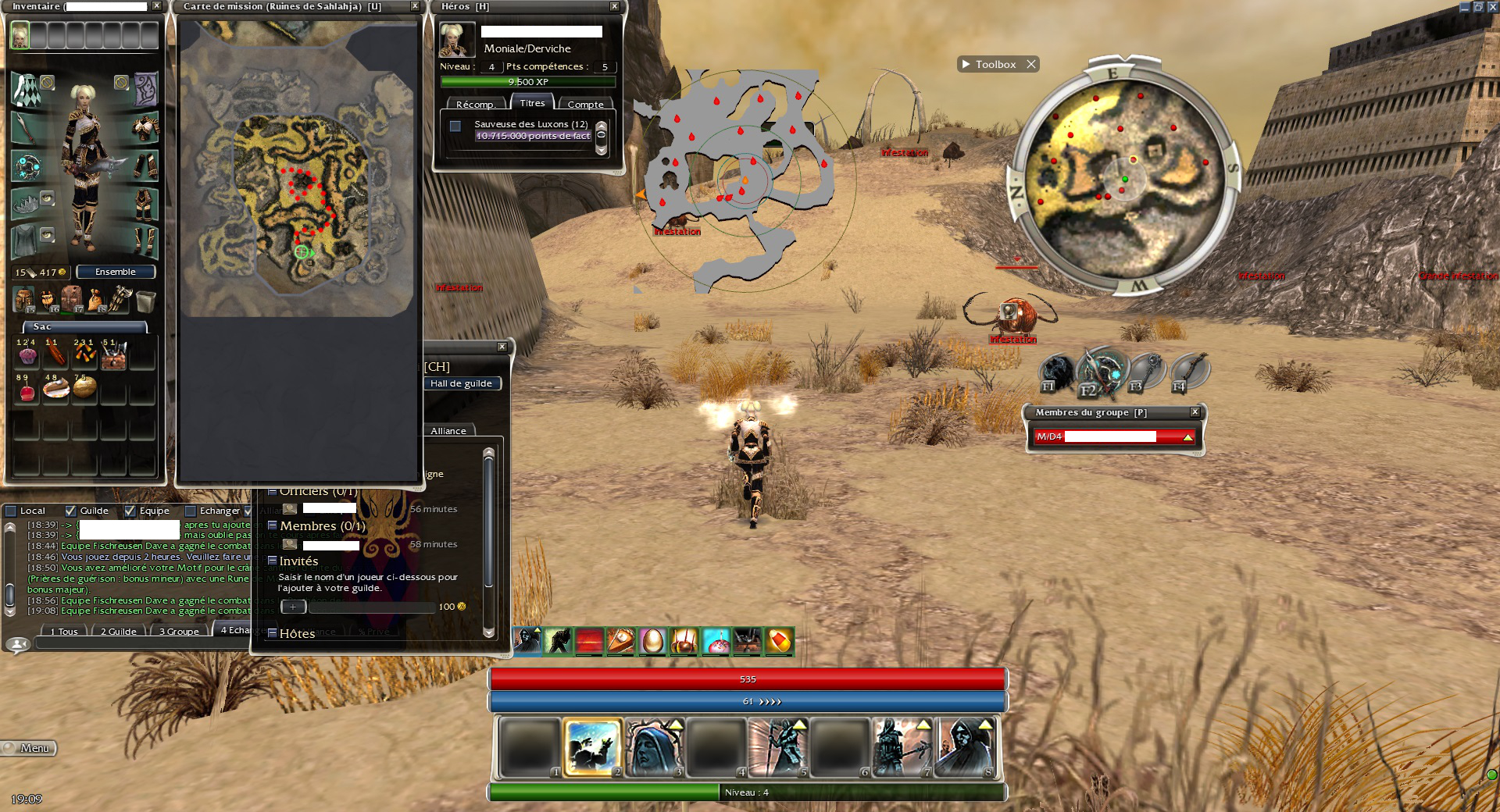
Task: Open the Compte tab in Héros panel
Action: 585,105
